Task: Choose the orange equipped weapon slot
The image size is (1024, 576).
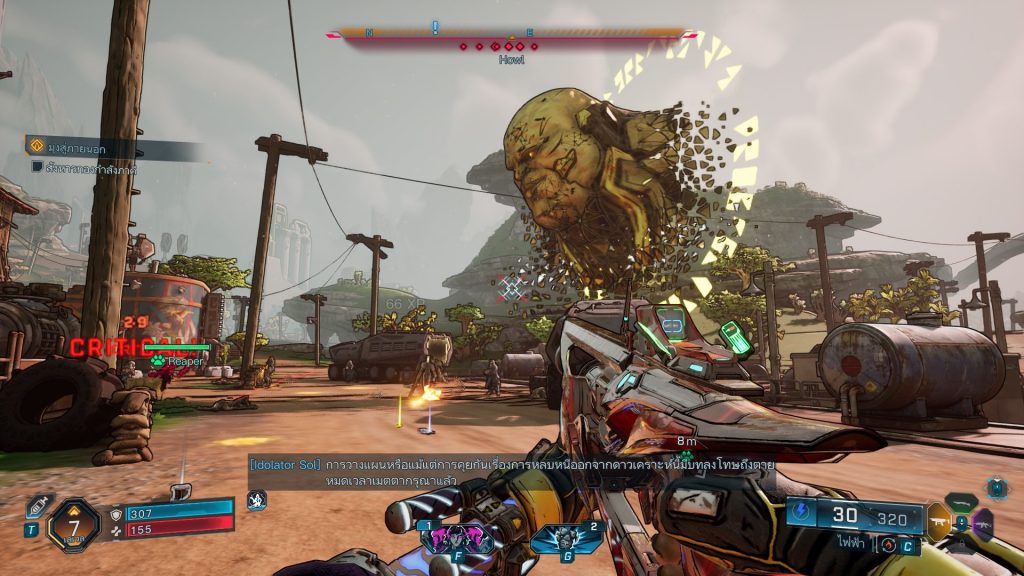Action: click(x=938, y=522)
